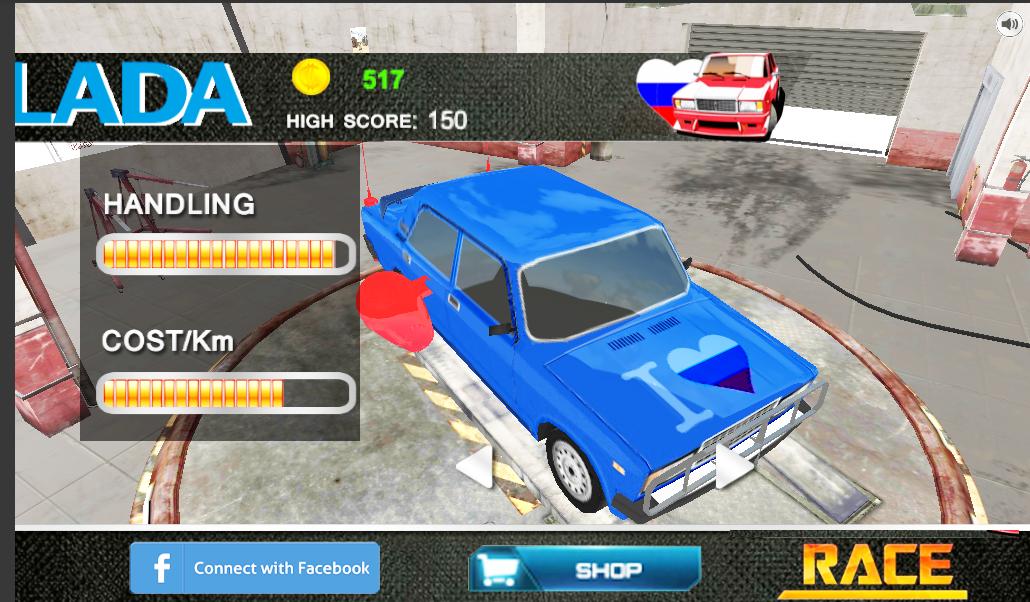This screenshot has height=602, width=1030.
Task: Tap the gold coin icon
Action: (x=311, y=77)
